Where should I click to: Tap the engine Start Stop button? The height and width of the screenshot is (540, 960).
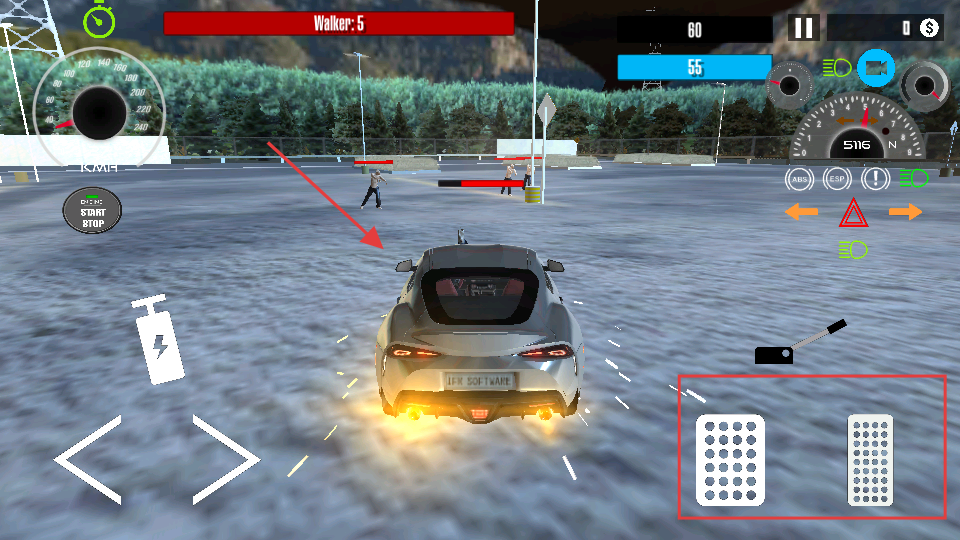[x=92, y=210]
